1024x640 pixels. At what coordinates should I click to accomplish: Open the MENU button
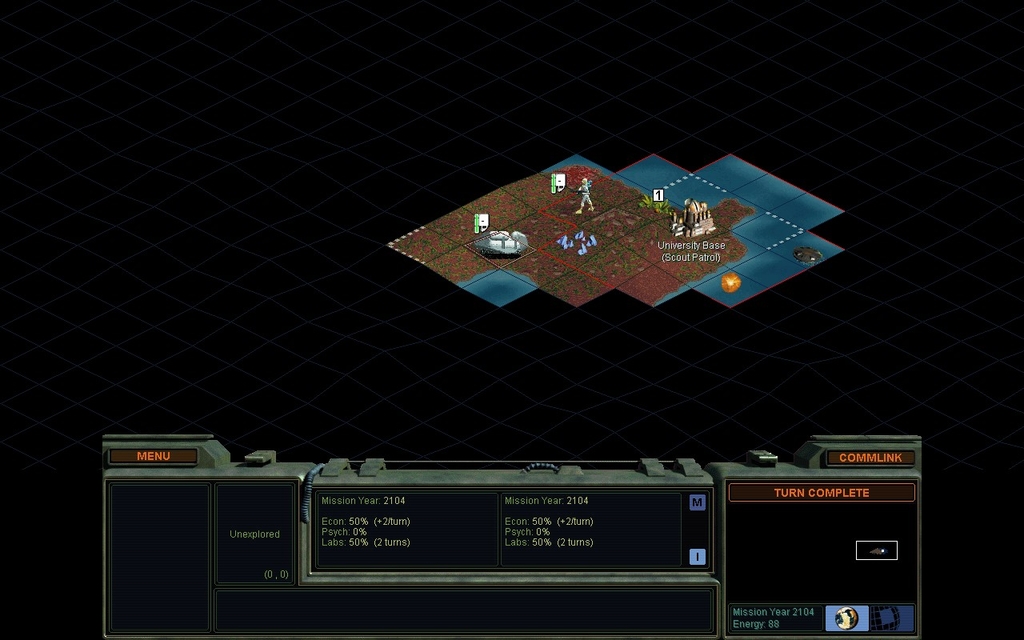tap(153, 456)
